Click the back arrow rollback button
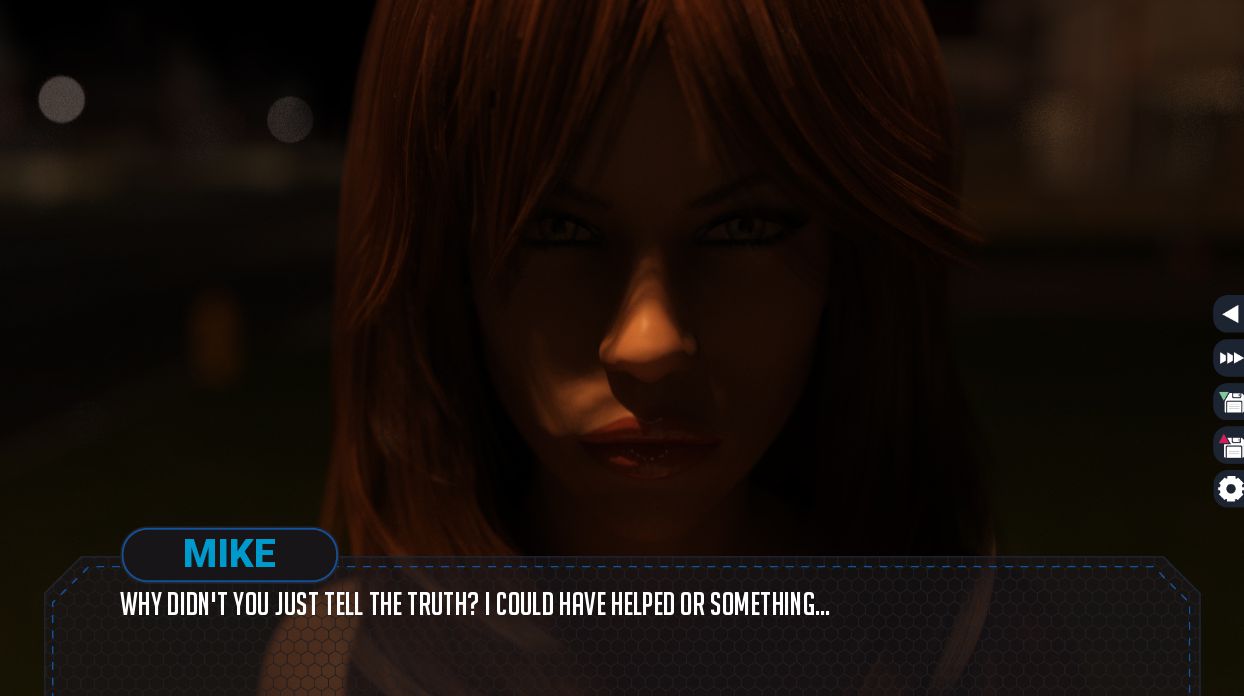Screen dimensions: 1244x696 (1230, 314)
